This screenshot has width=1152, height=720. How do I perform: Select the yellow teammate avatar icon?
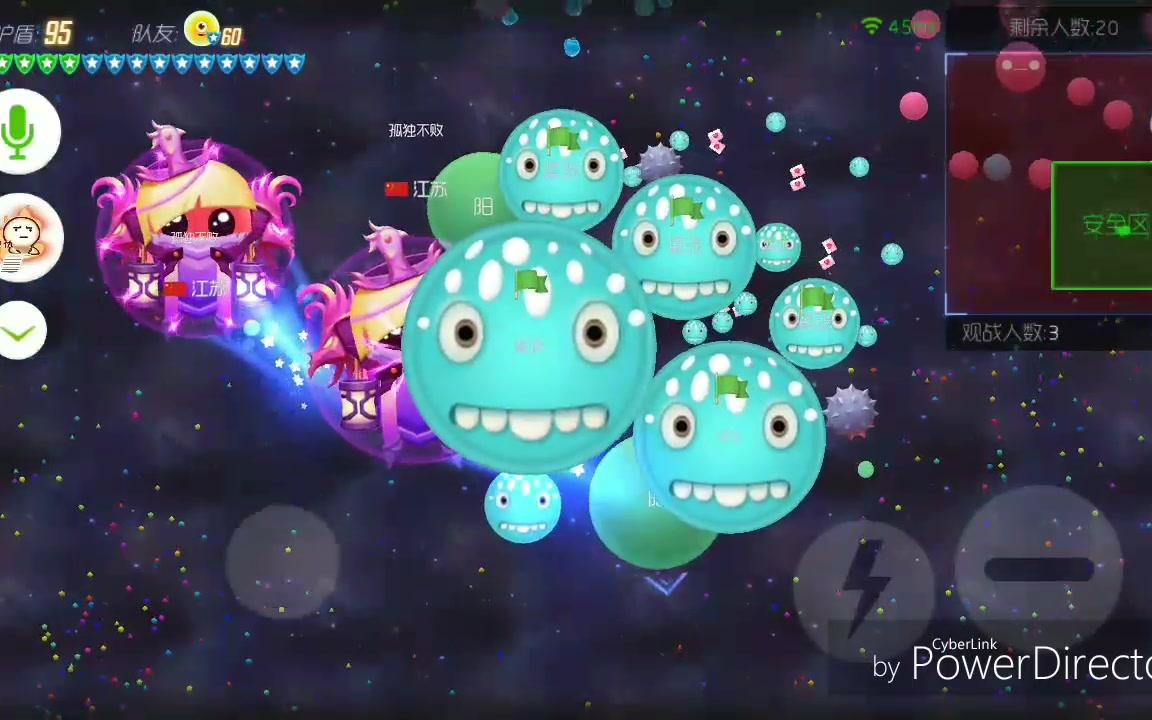click(x=203, y=29)
